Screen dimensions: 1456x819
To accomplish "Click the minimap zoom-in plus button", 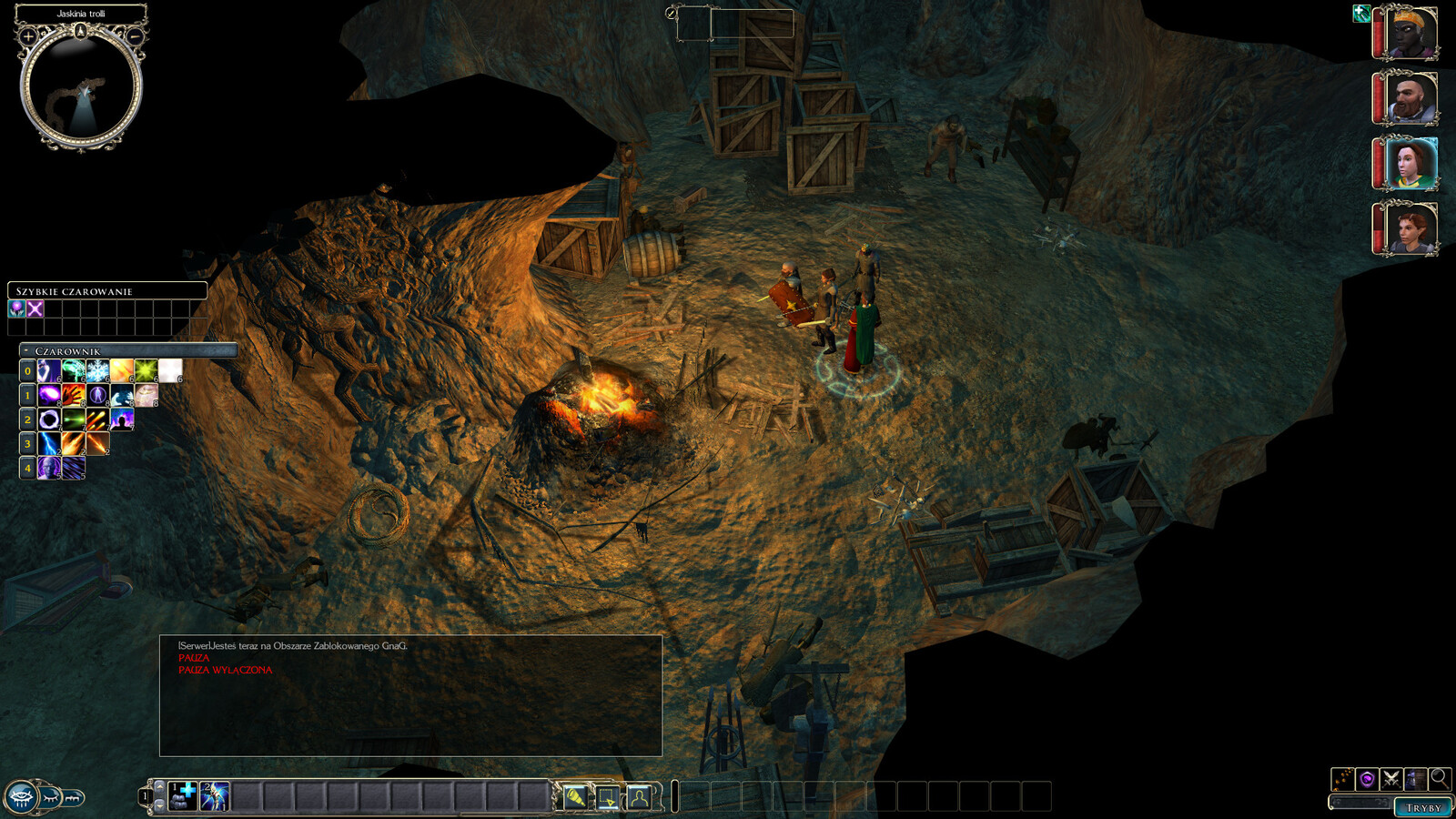I will pos(28,37).
